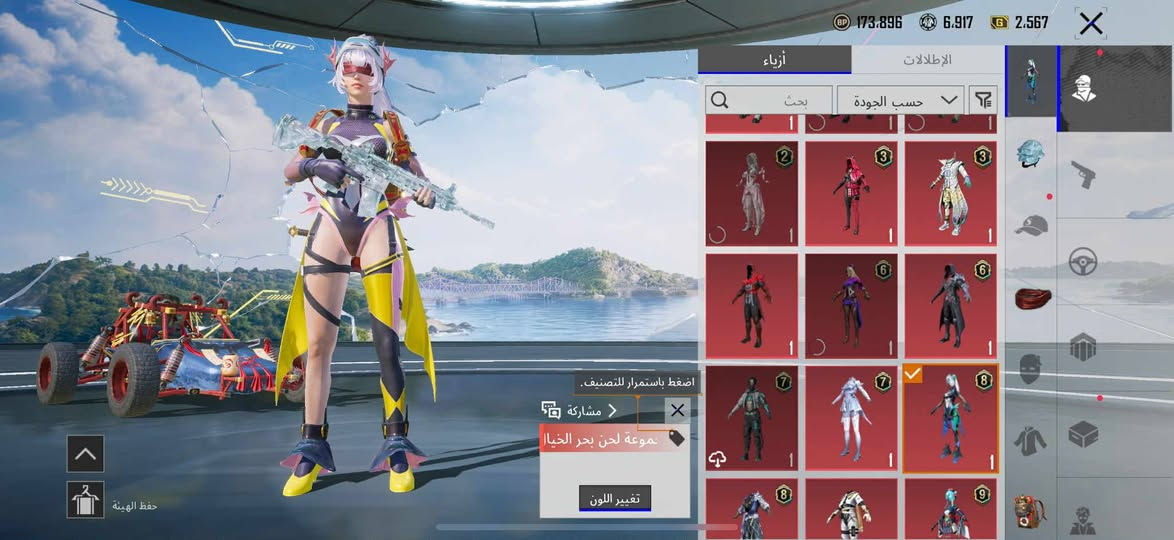Show the vehicle steering wheel category
The width and height of the screenshot is (1174, 540).
click(x=1083, y=261)
